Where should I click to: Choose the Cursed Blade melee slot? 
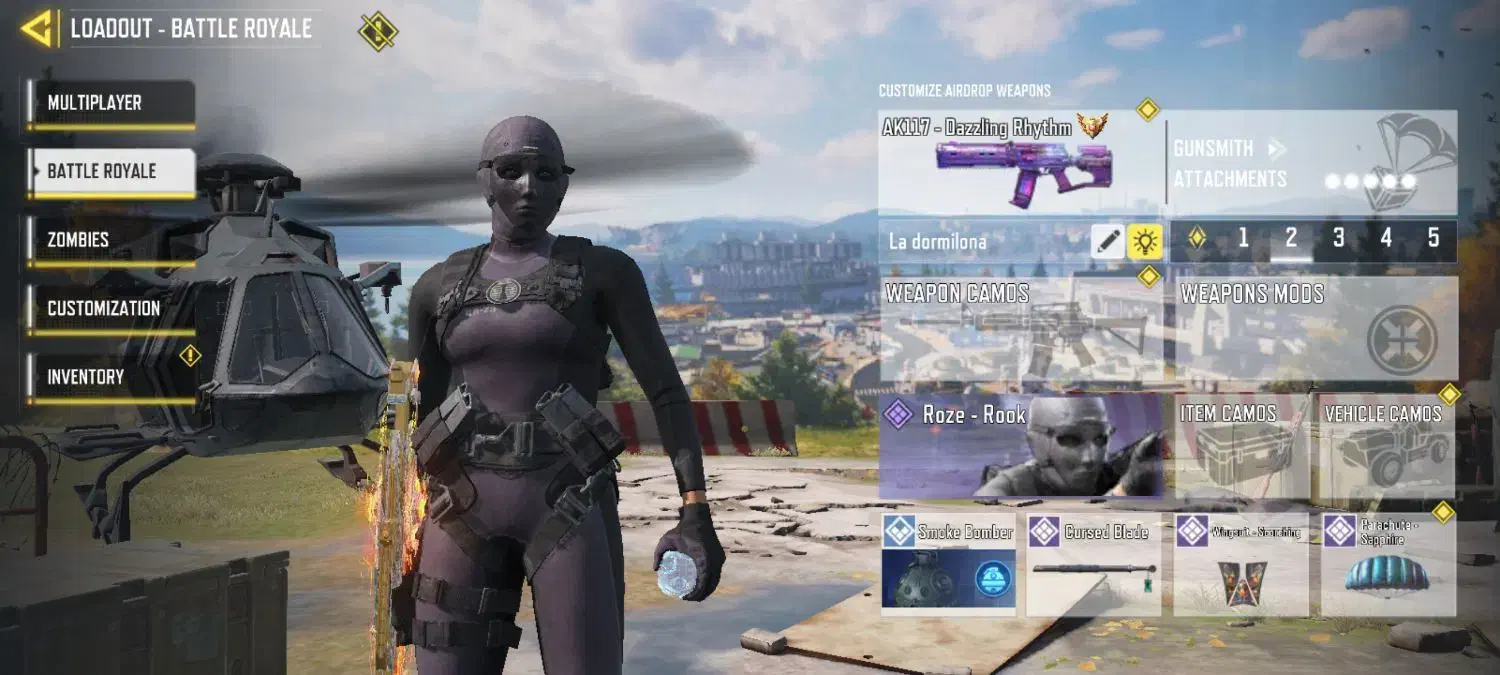click(x=1094, y=565)
